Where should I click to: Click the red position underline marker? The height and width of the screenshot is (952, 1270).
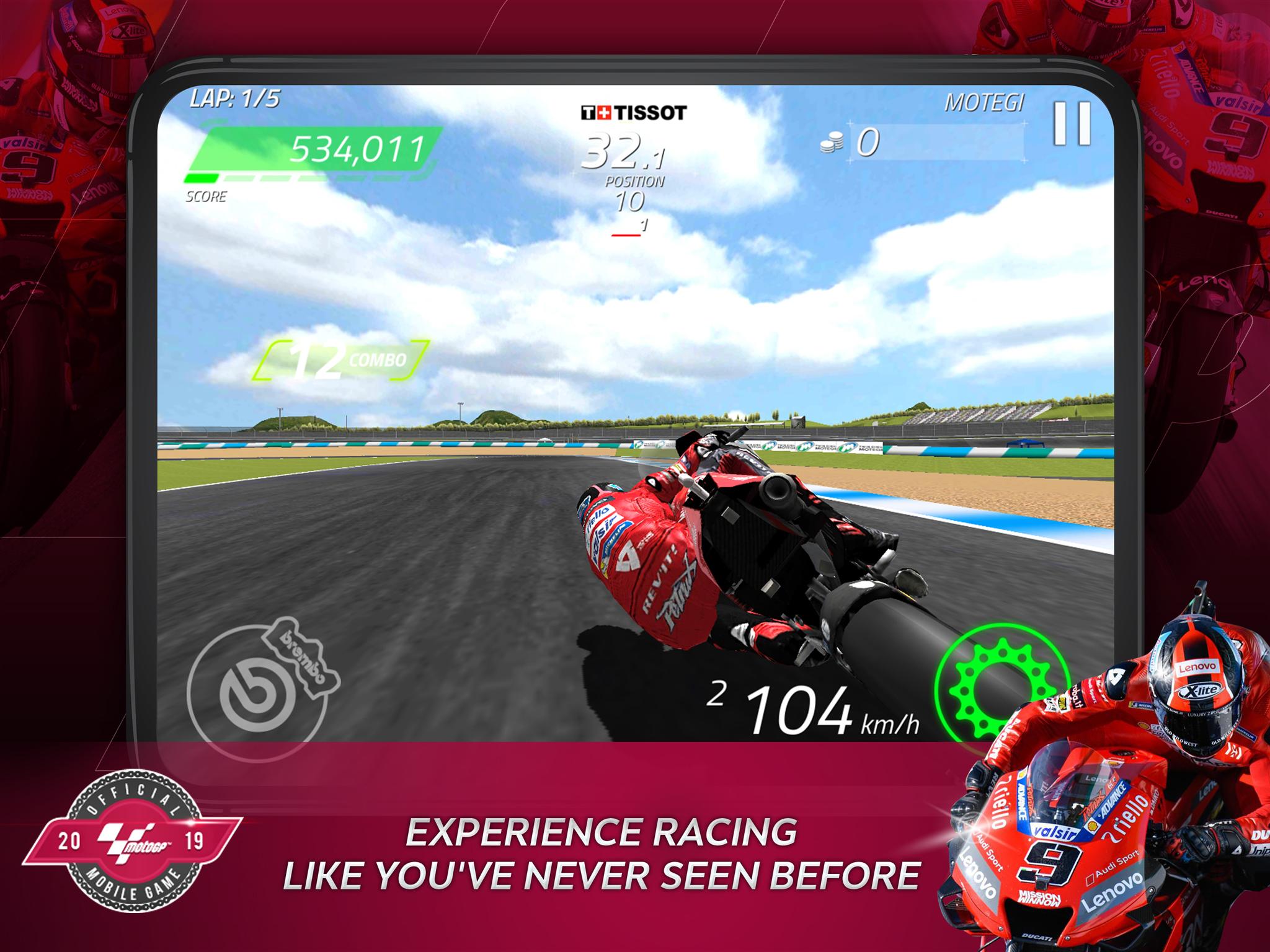point(626,235)
